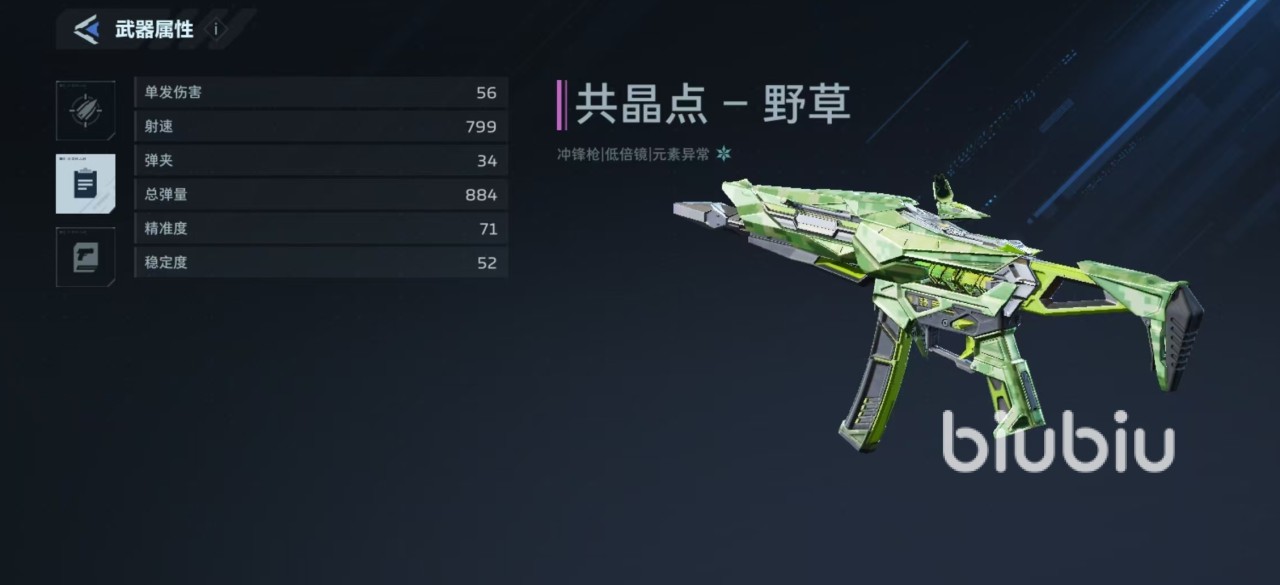This screenshot has width=1280, height=585.
Task: Select the clipboard stats tab
Action: pyautogui.click(x=85, y=183)
